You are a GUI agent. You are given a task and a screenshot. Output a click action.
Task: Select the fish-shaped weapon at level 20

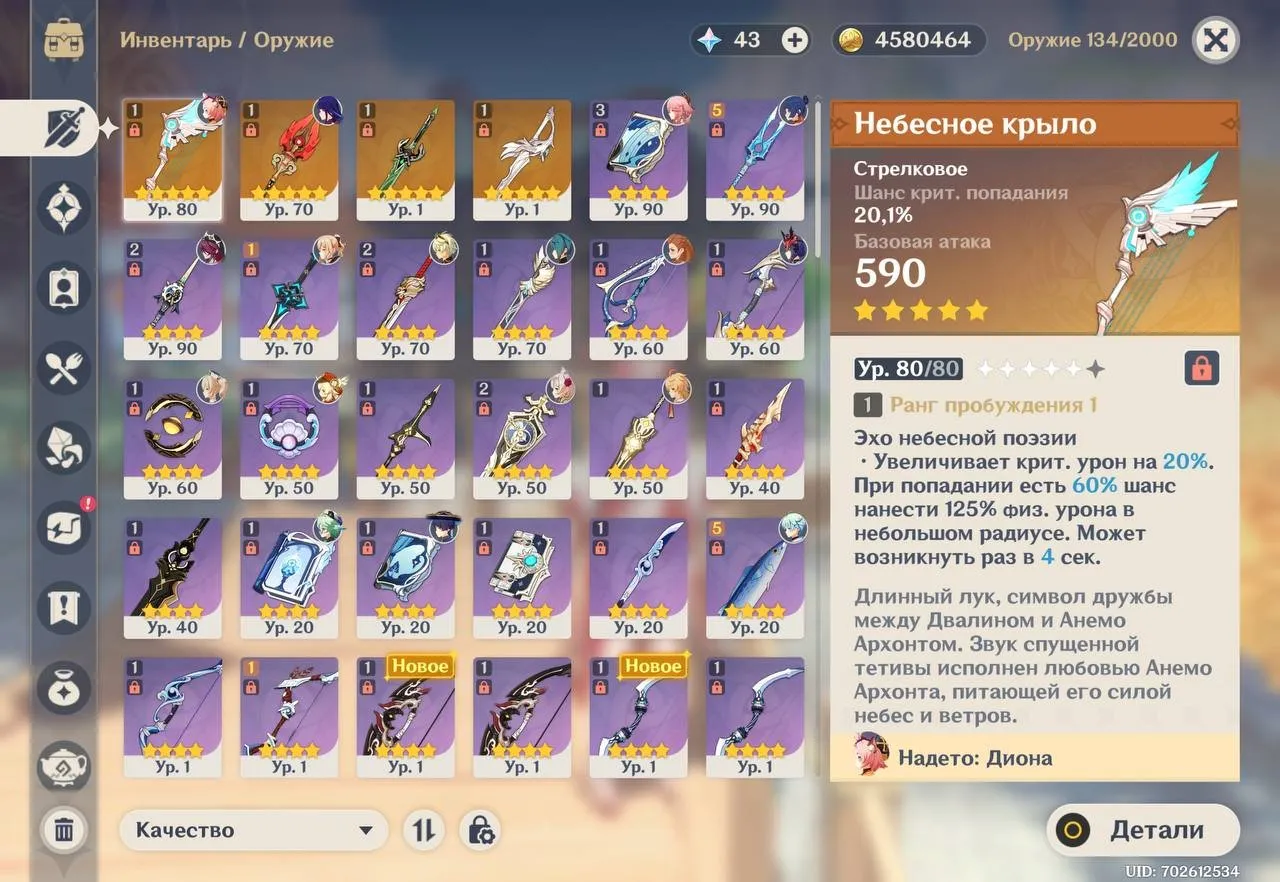point(755,578)
